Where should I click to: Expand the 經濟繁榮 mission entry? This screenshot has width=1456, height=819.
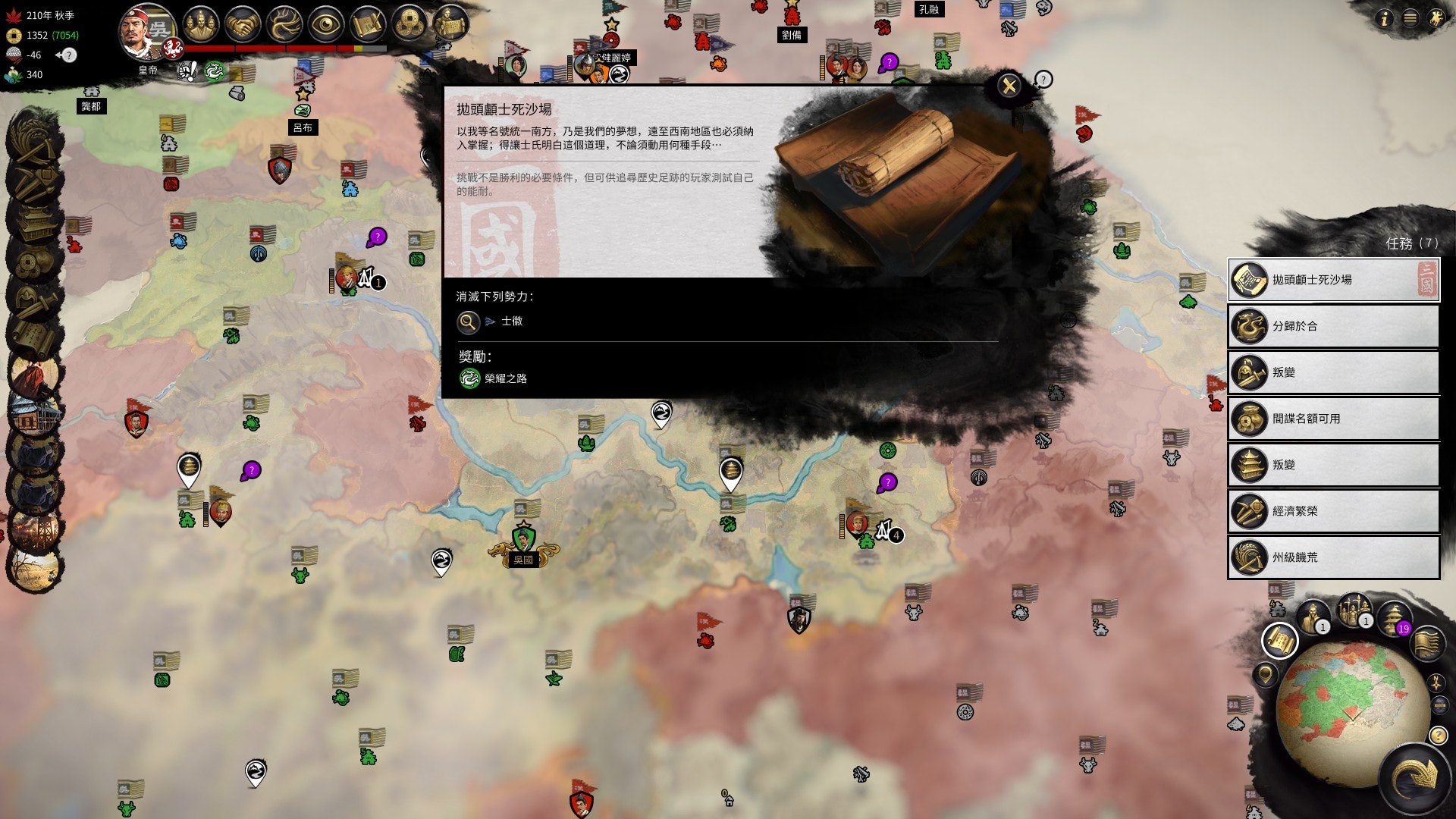pyautogui.click(x=1333, y=511)
